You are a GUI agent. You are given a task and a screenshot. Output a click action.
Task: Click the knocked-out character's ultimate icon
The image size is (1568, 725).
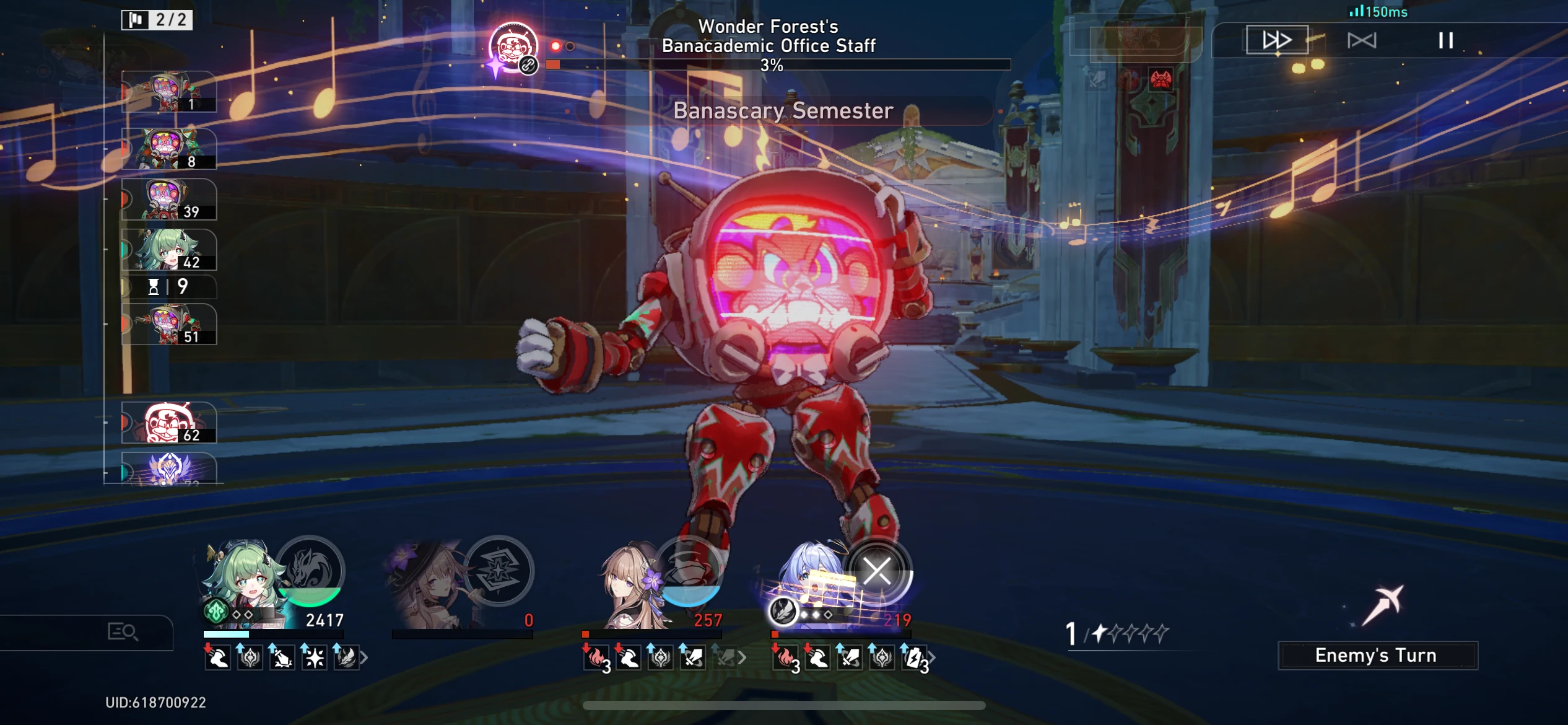(x=499, y=571)
